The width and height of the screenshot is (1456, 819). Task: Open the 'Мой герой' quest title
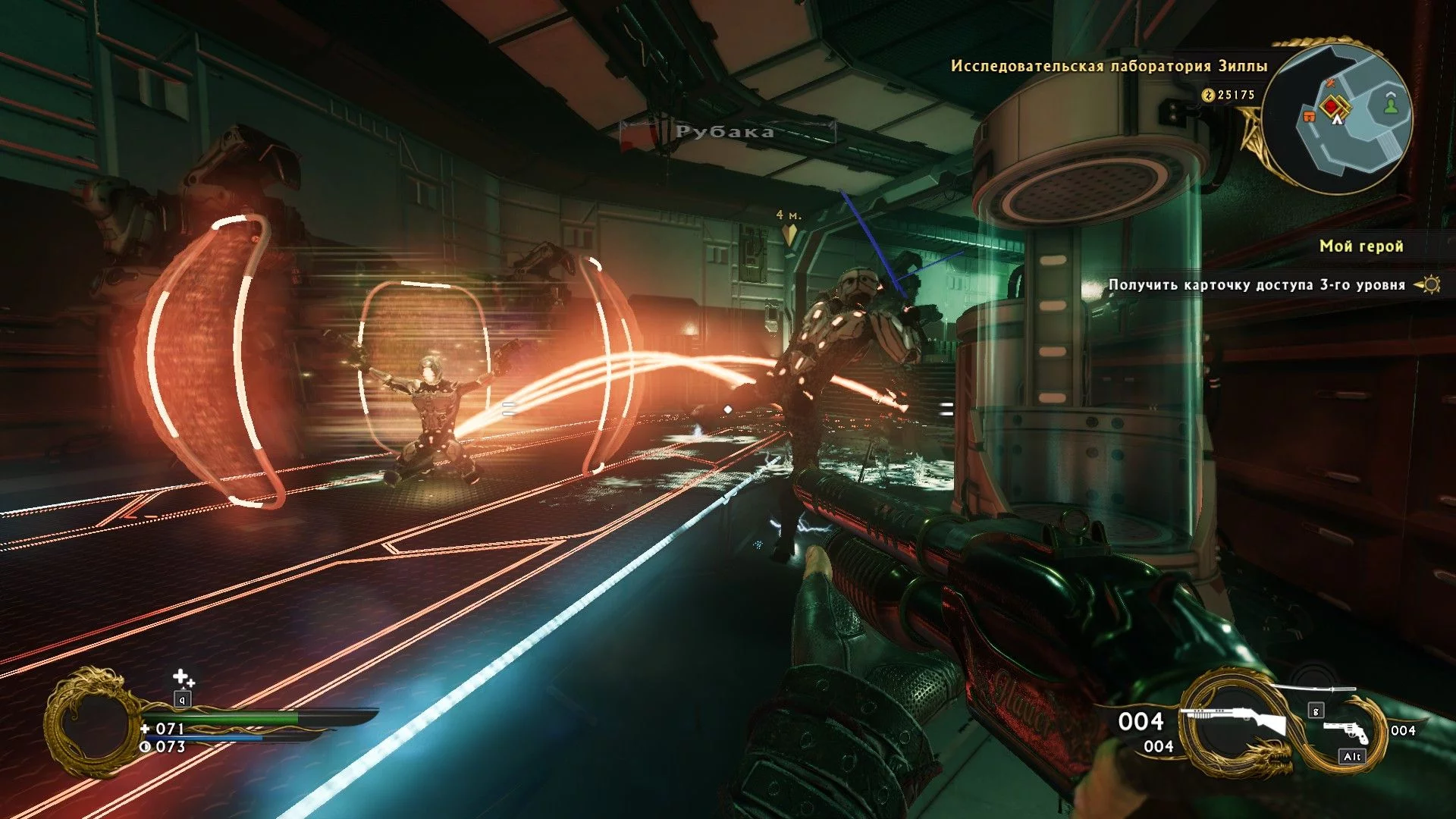click(1361, 246)
